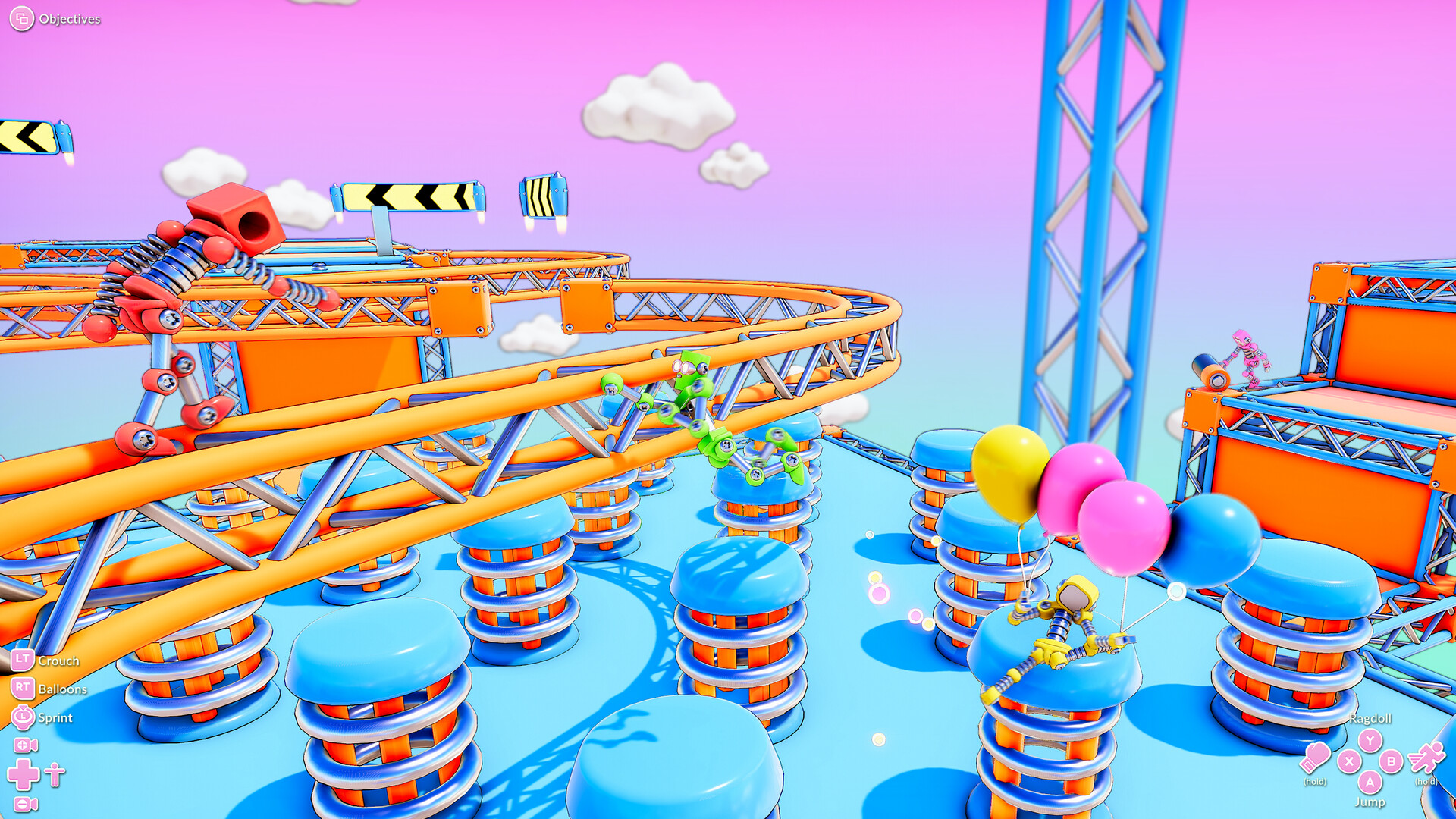Enable Sprint via the L stick icon
1456x819 pixels.
[x=22, y=717]
